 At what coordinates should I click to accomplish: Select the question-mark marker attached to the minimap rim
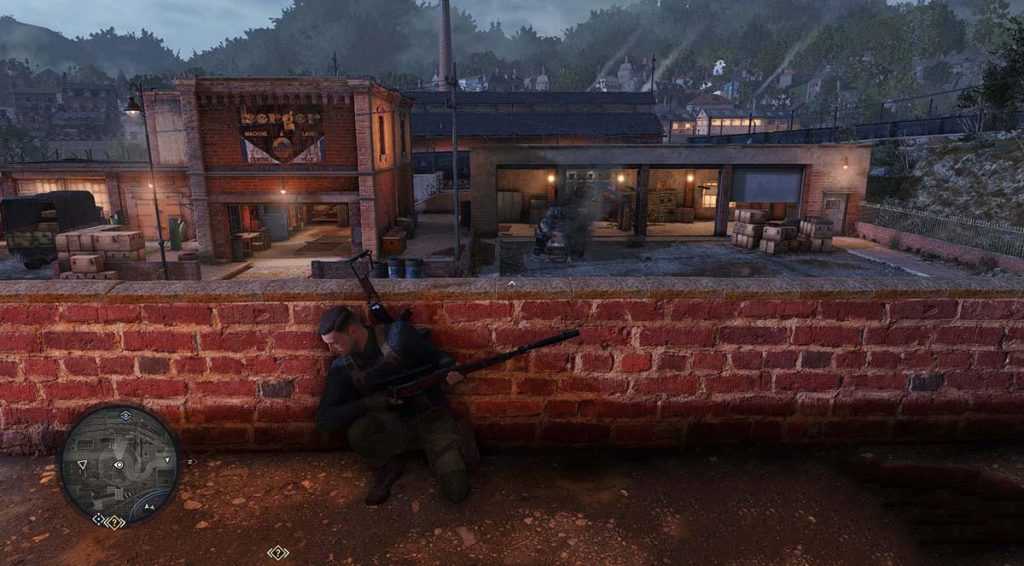pos(115,522)
